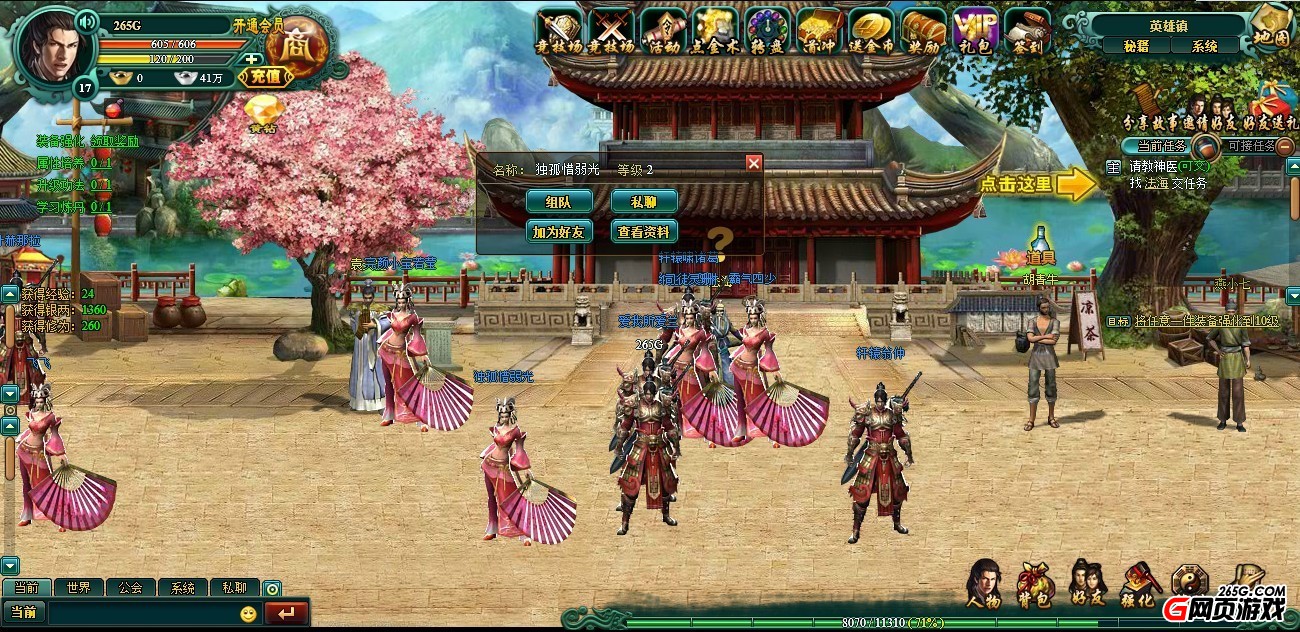Open the 好友 friends list

[1087, 585]
